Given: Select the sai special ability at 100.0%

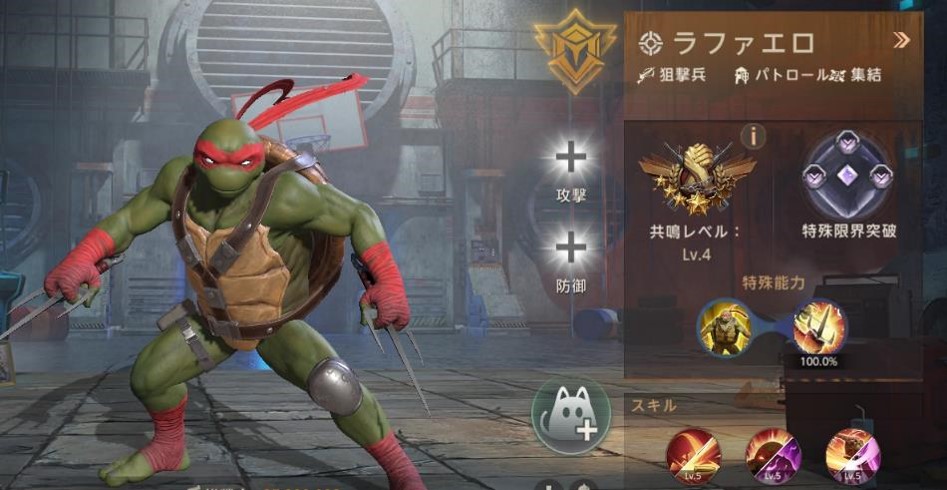Looking at the screenshot, I should pos(820,327).
